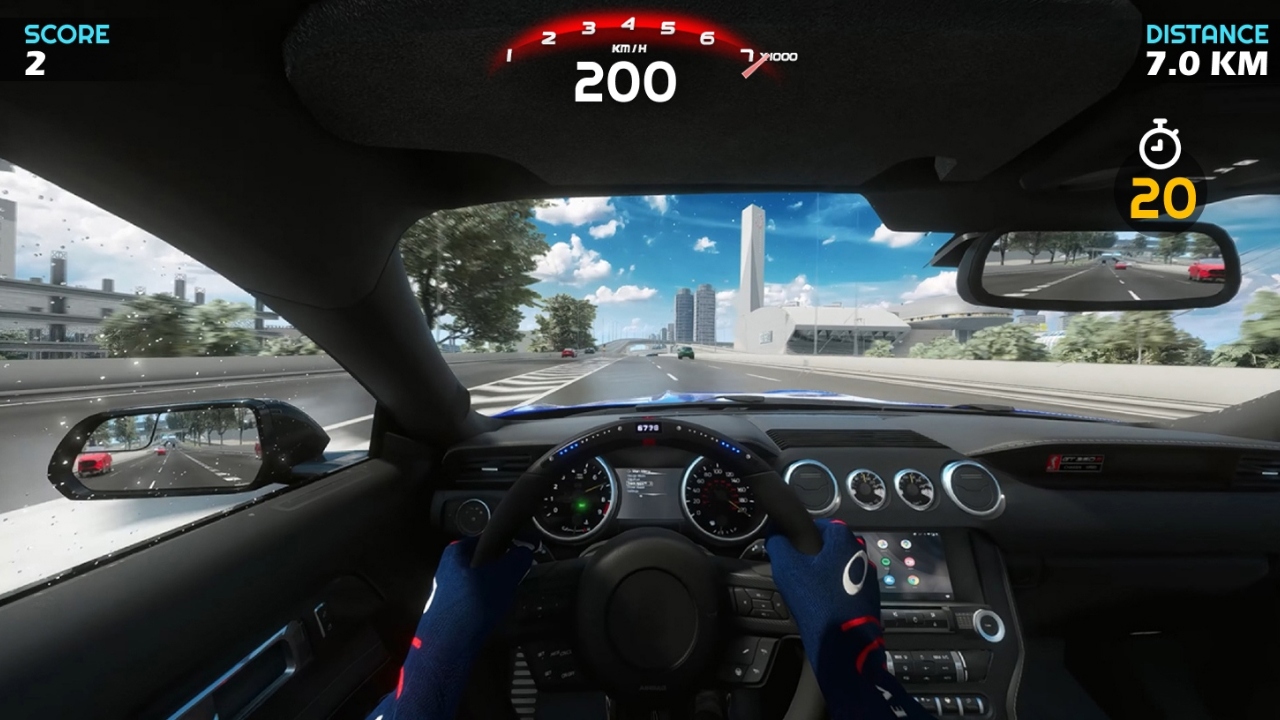Viewport: 1280px width, 720px height.
Task: Select the teal Waze navigation icon
Action: pos(906,544)
